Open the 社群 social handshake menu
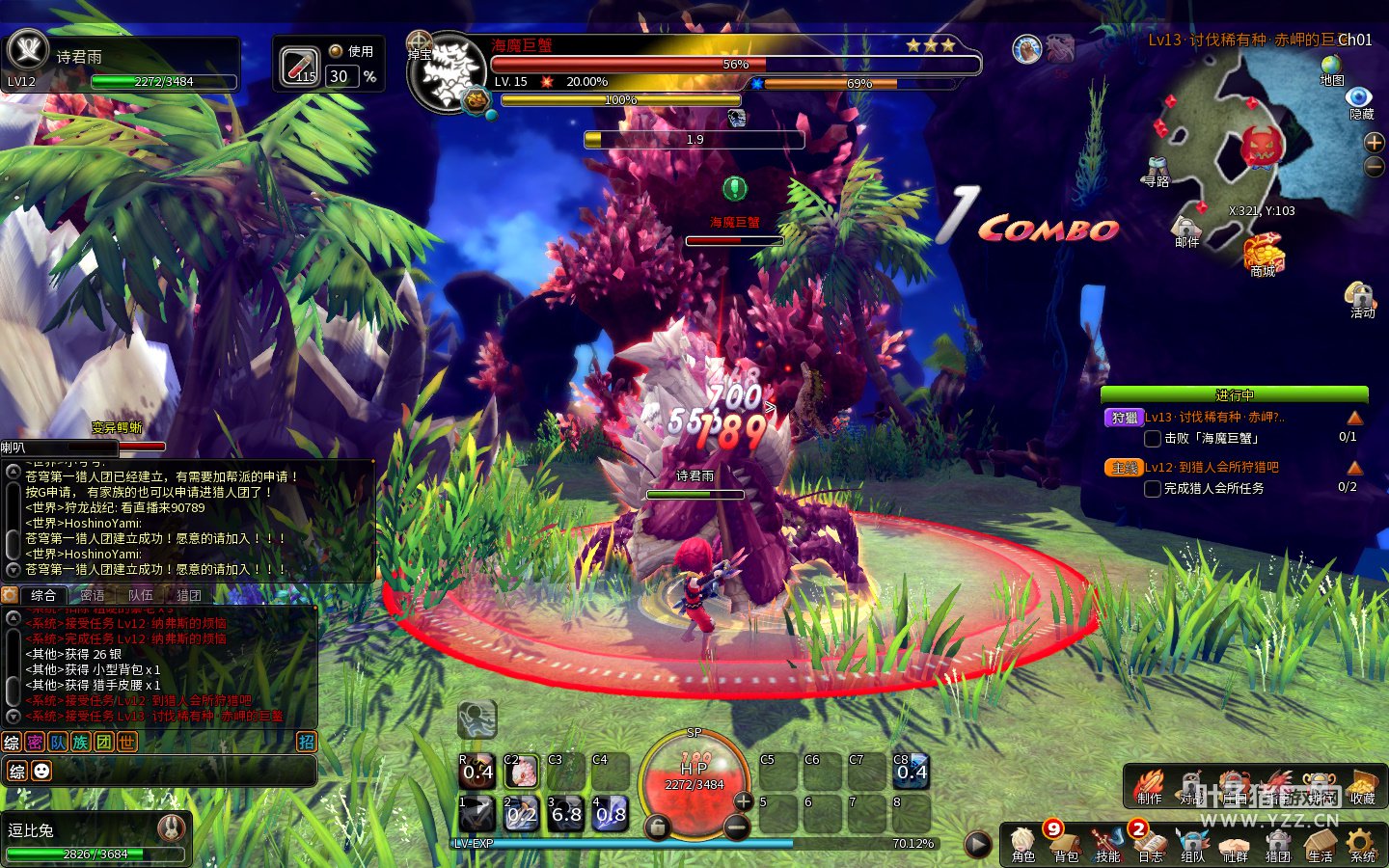This screenshot has width=1389, height=868. 1235,844
